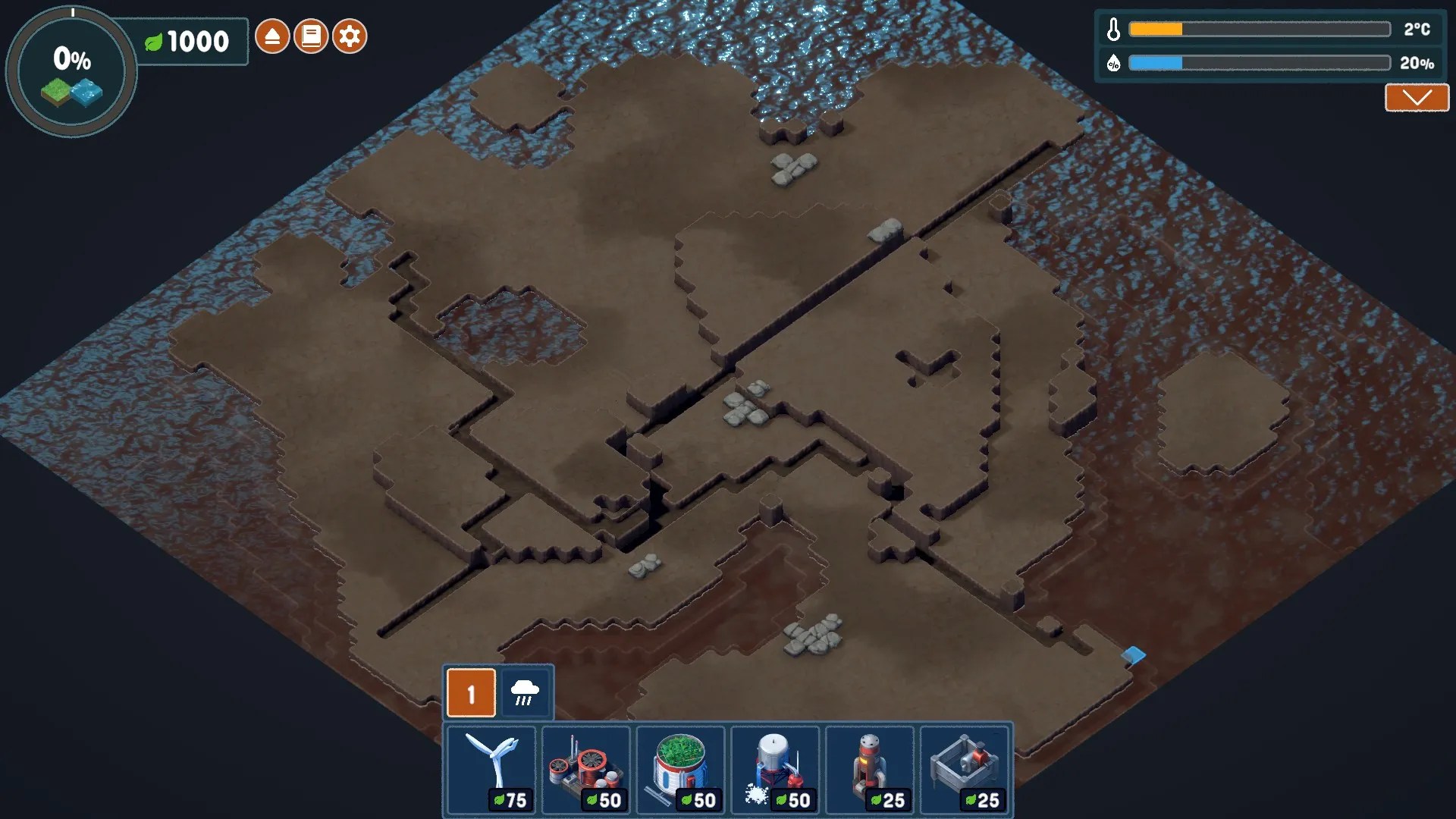1456x819 pixels.
Task: Choose the toxin scrubber factory building
Action: pos(586,770)
